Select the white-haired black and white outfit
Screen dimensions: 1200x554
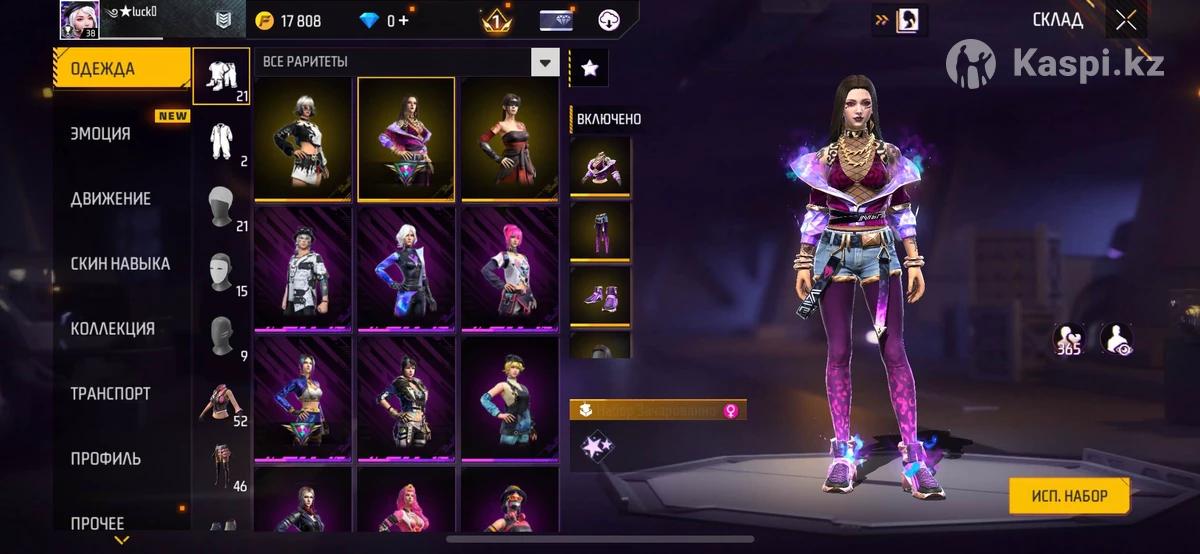(303, 137)
